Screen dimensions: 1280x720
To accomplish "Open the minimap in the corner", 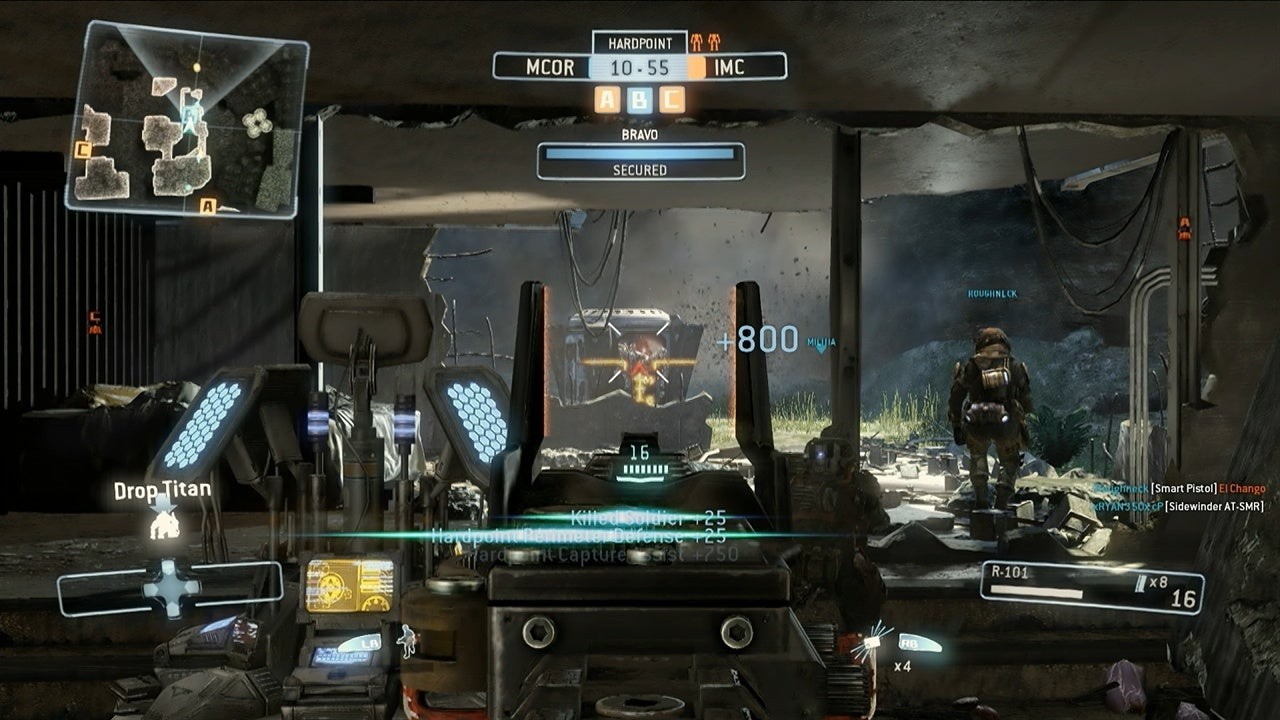I will [186, 119].
